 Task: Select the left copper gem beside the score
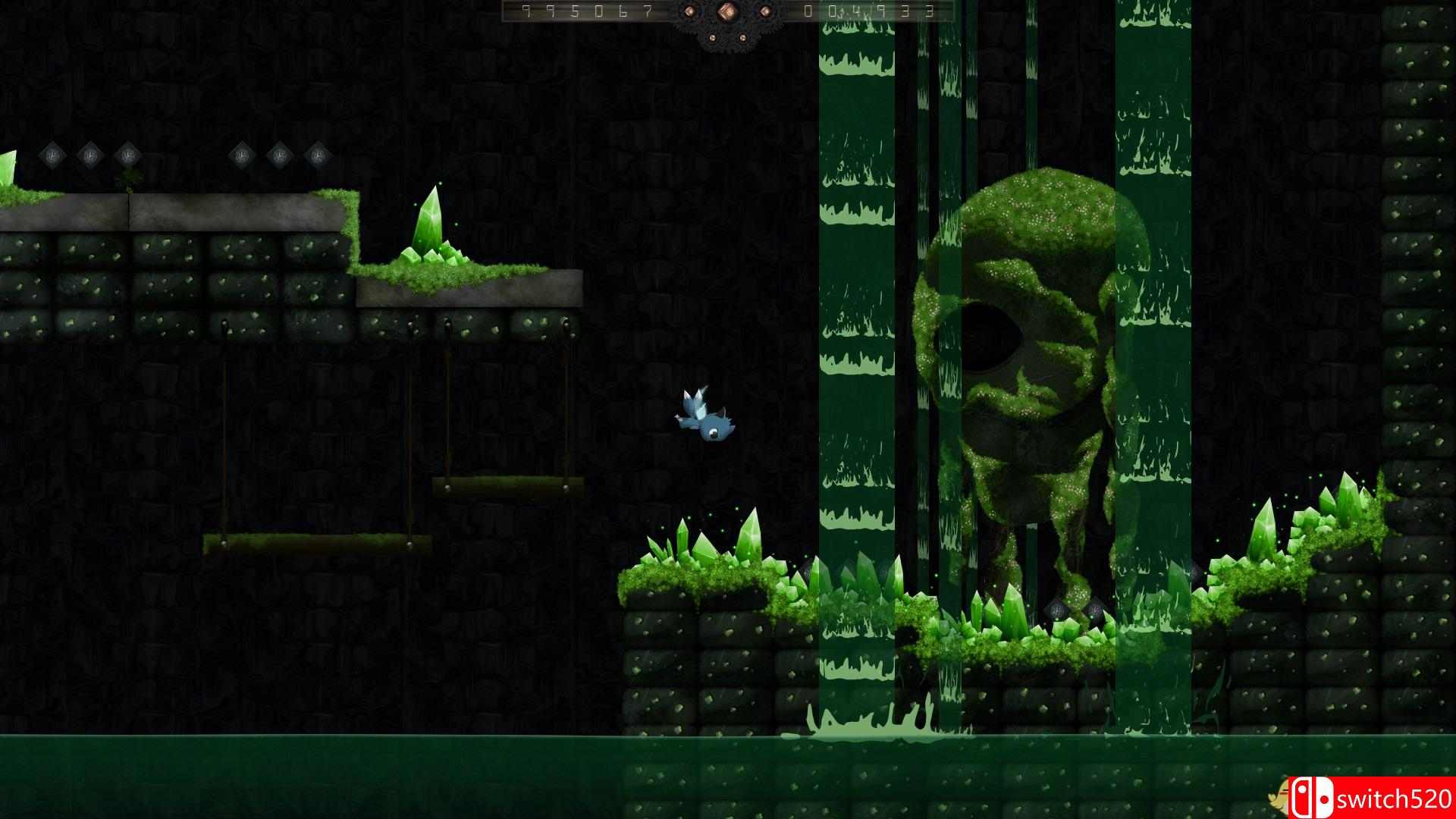(x=689, y=11)
